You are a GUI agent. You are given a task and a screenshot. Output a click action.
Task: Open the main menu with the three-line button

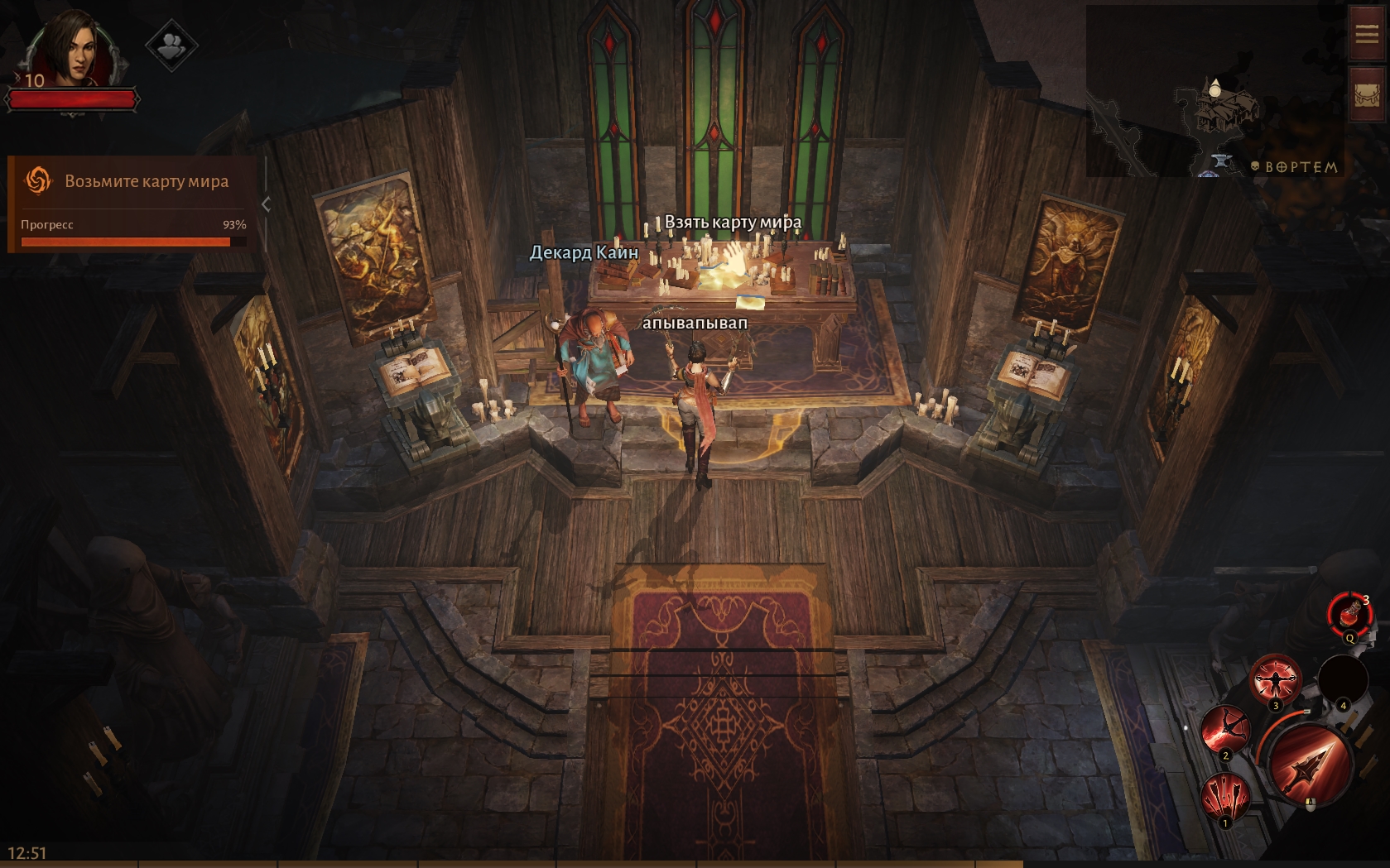[1366, 33]
